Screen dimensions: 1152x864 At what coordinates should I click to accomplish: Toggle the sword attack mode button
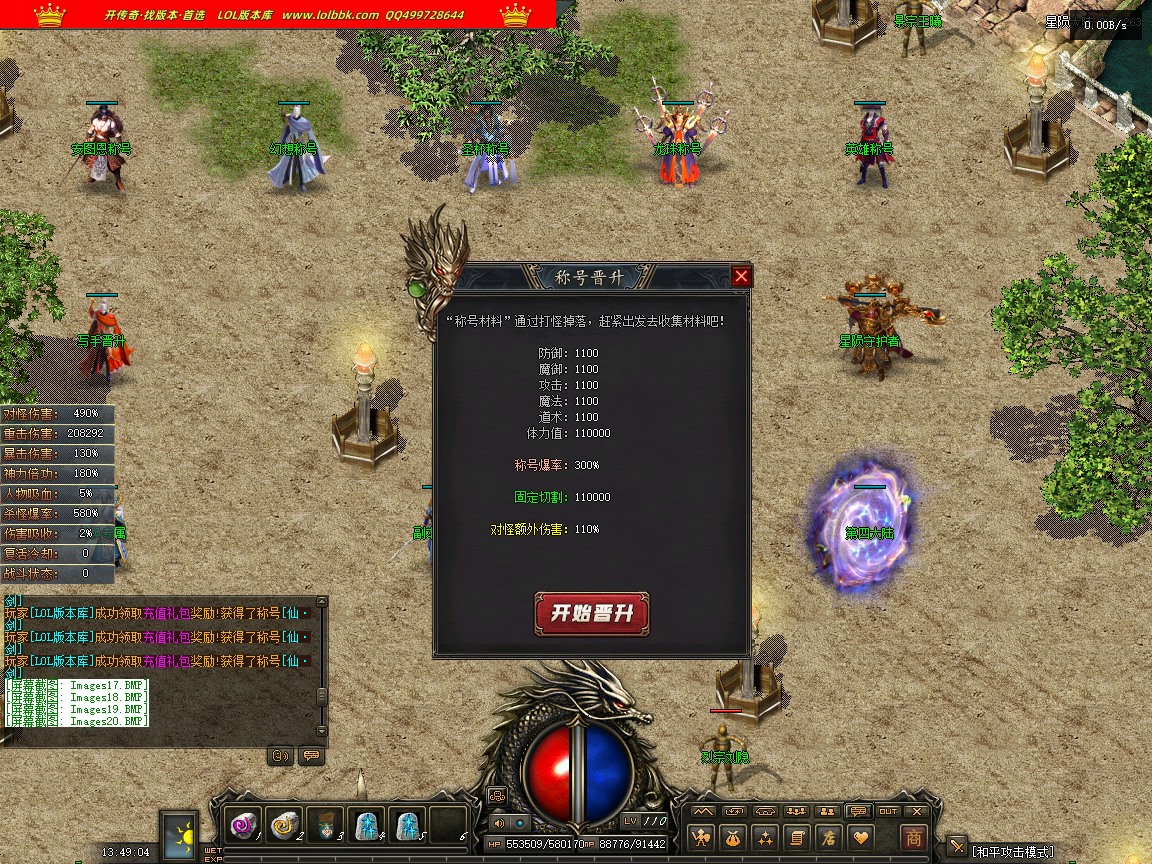(x=957, y=848)
